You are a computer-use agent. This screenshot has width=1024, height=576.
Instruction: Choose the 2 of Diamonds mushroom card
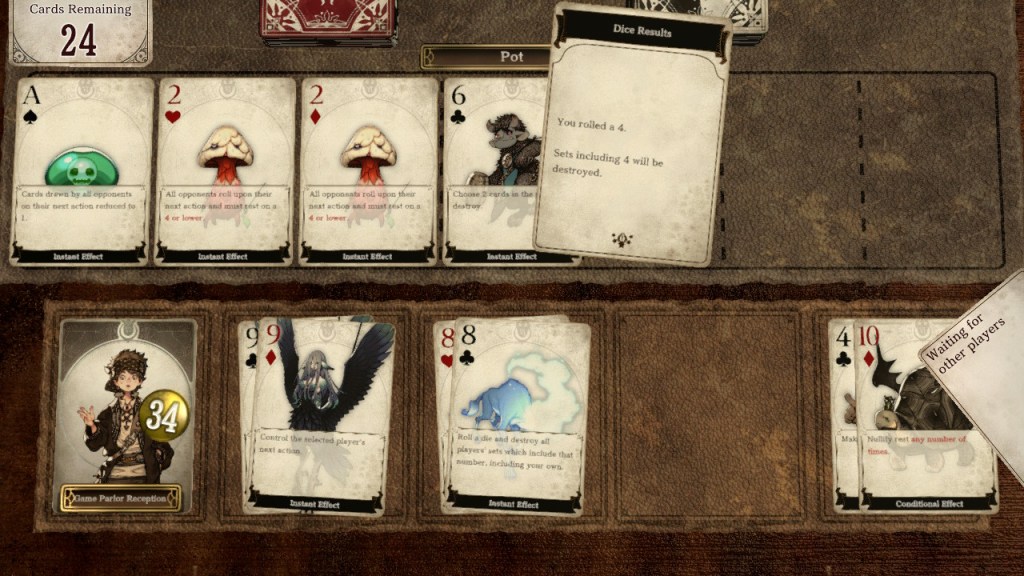coord(368,171)
